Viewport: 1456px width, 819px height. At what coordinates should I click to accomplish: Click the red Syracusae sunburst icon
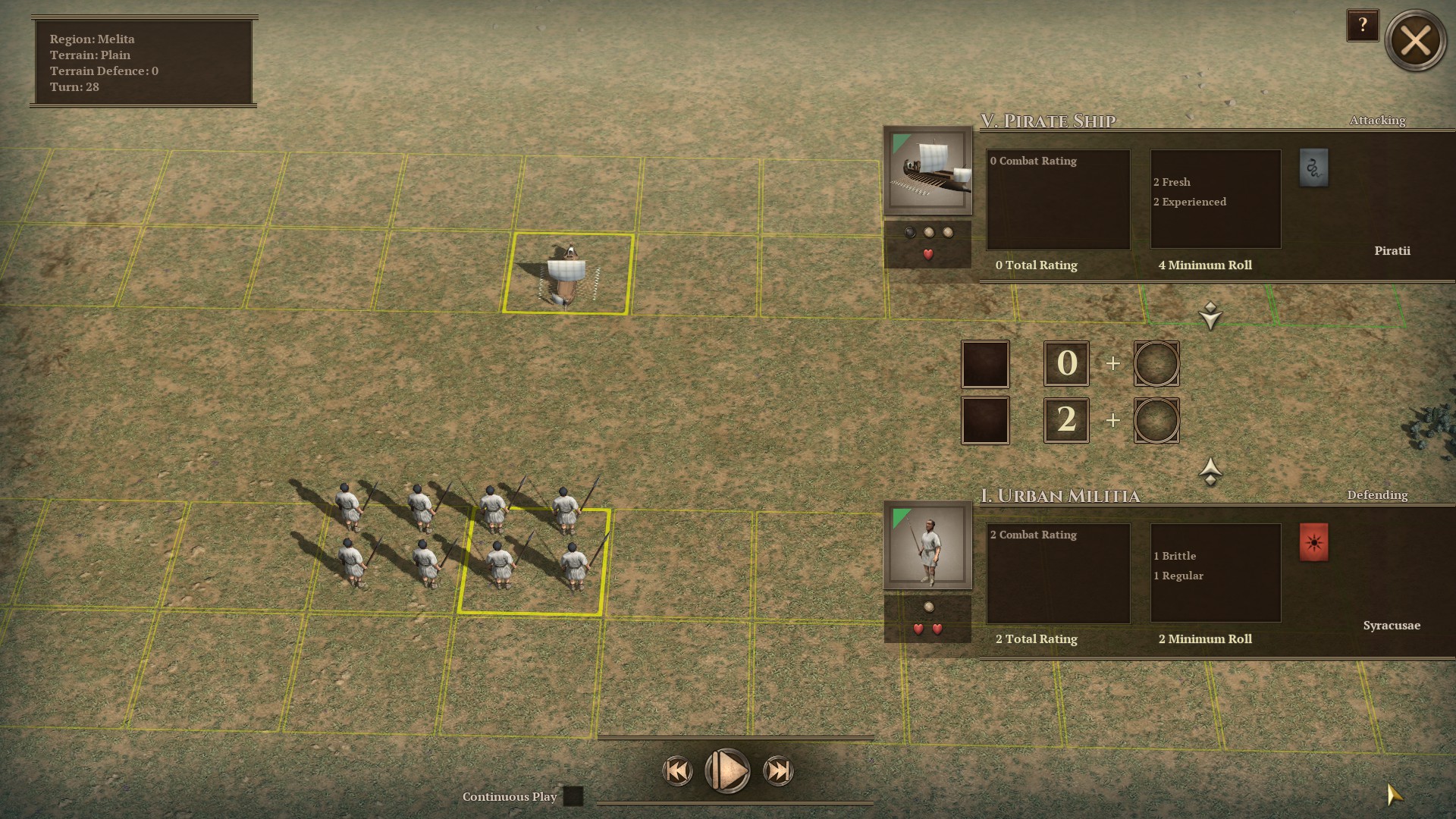coord(1315,541)
